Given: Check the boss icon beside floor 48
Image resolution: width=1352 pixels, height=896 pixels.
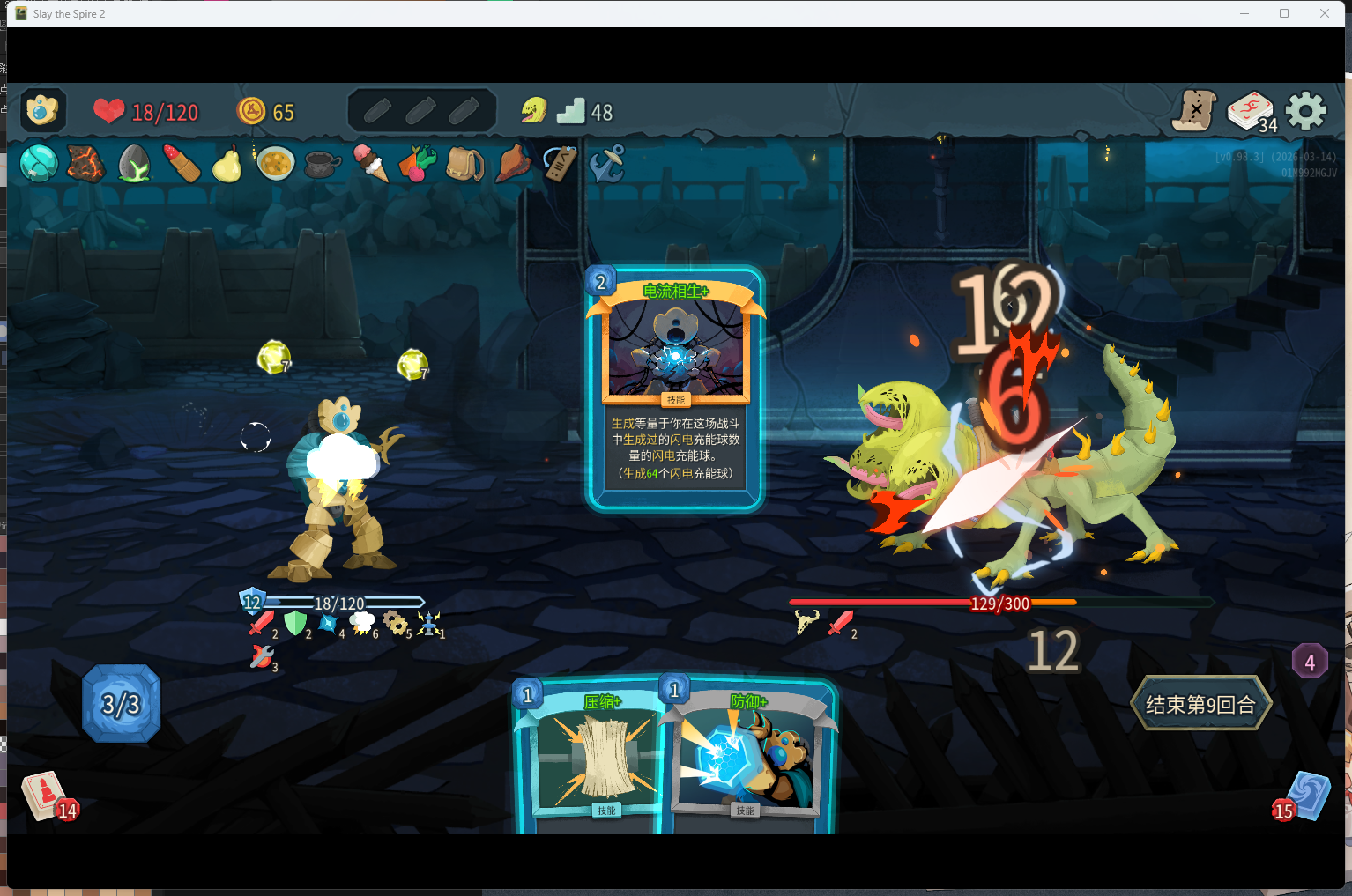Looking at the screenshot, I should (533, 111).
